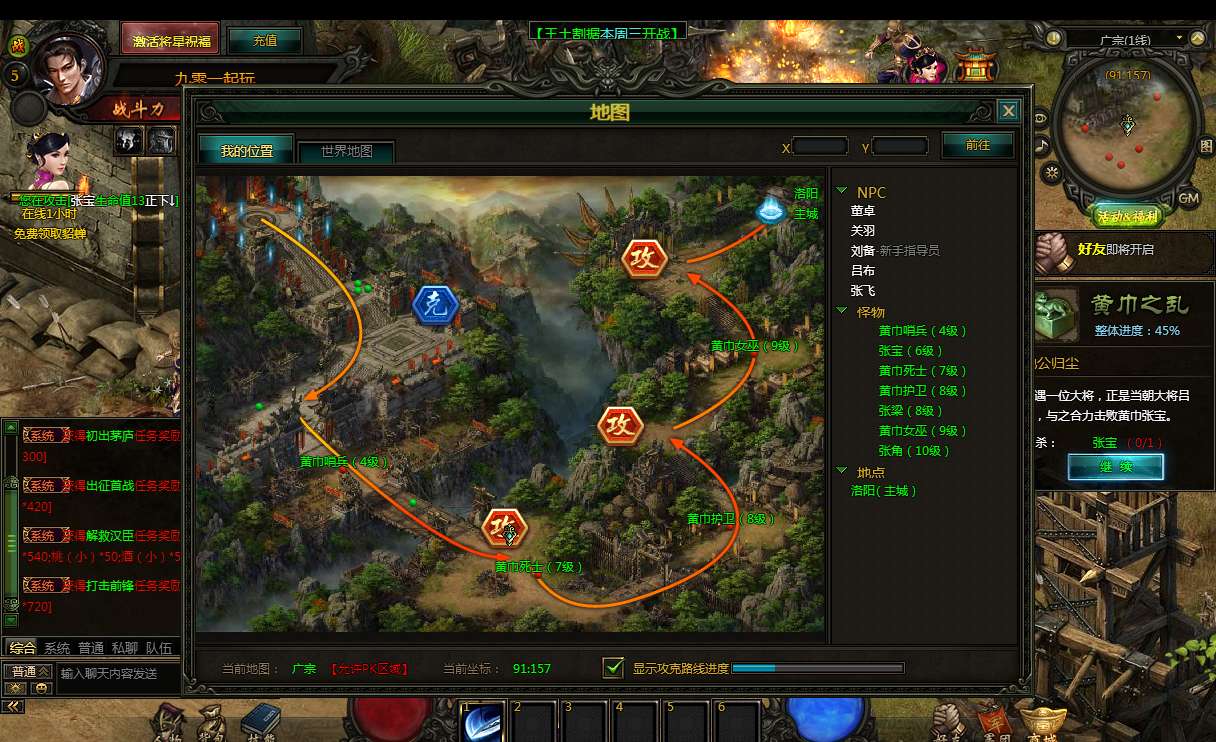Choose monster 张角（10级） from the list
Image resolution: width=1216 pixels, height=742 pixels.
pyautogui.click(x=915, y=451)
